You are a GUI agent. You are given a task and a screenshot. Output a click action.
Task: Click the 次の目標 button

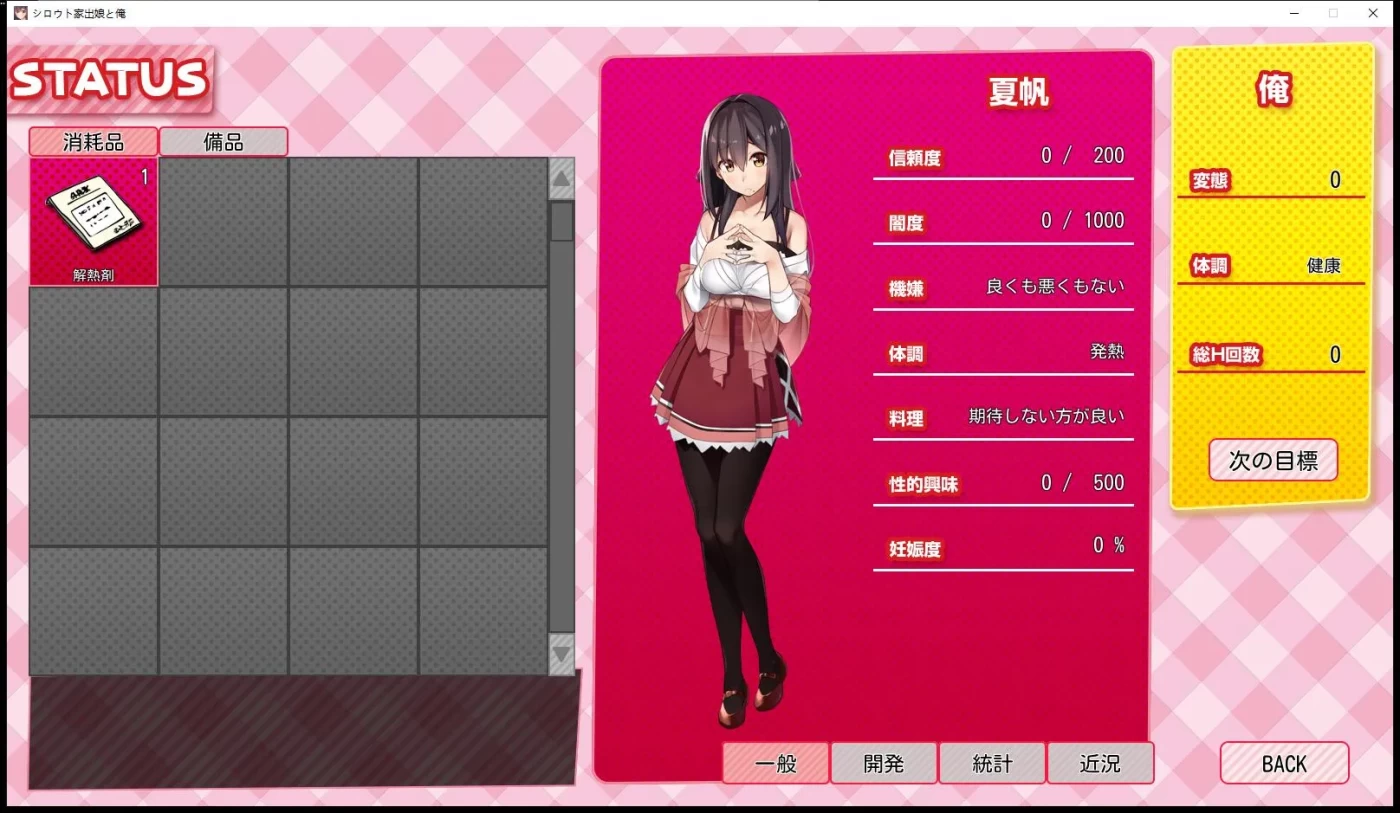(1272, 460)
